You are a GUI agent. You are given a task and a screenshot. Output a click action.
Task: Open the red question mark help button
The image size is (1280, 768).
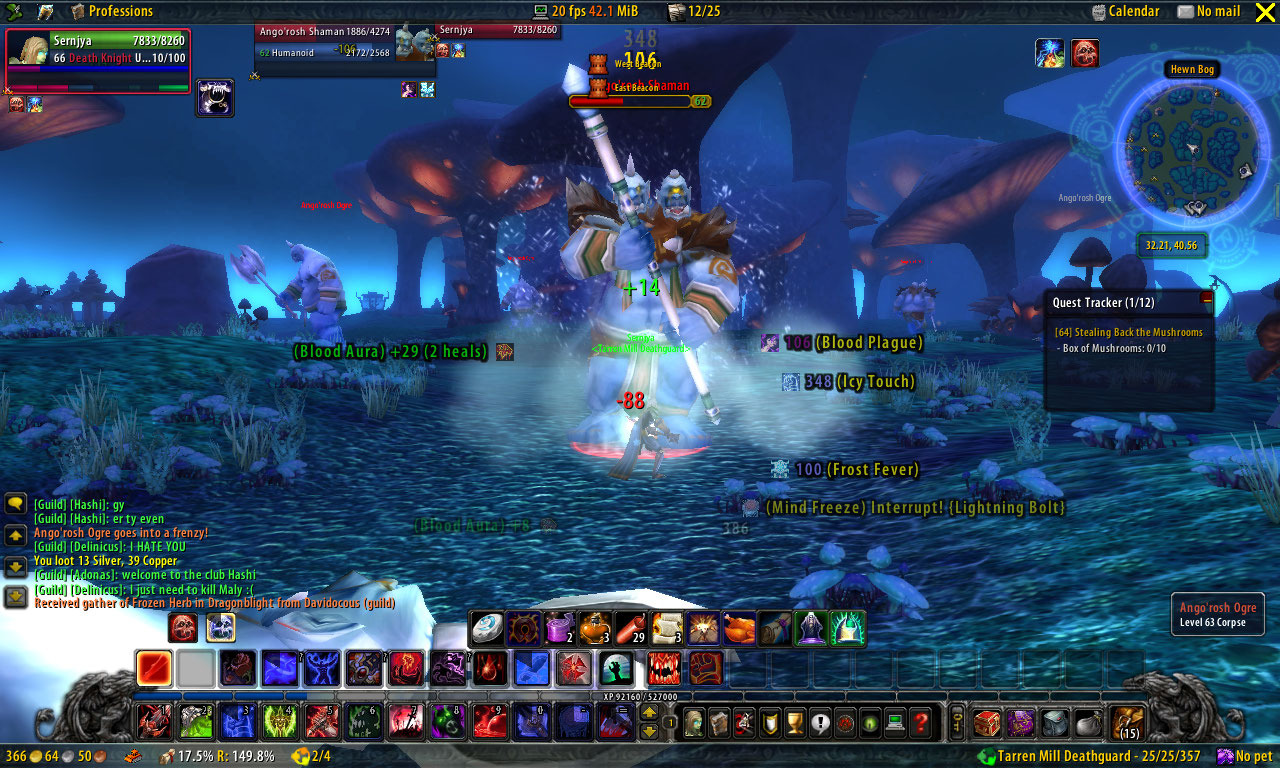coord(922,722)
